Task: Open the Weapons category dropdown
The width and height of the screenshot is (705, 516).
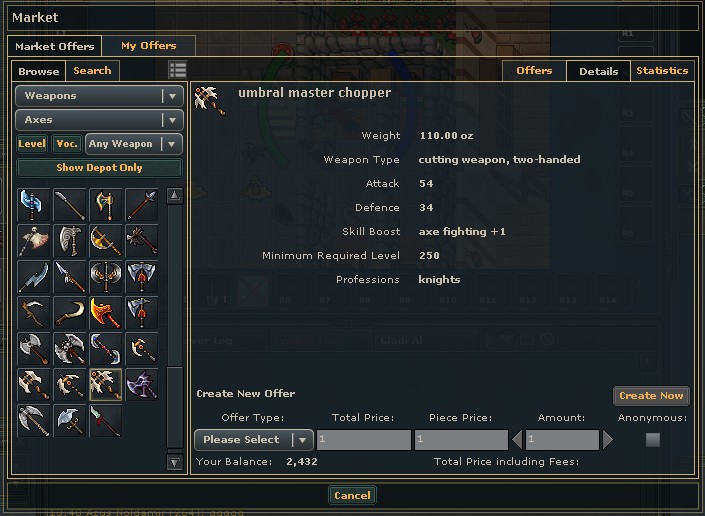Action: (x=99, y=96)
